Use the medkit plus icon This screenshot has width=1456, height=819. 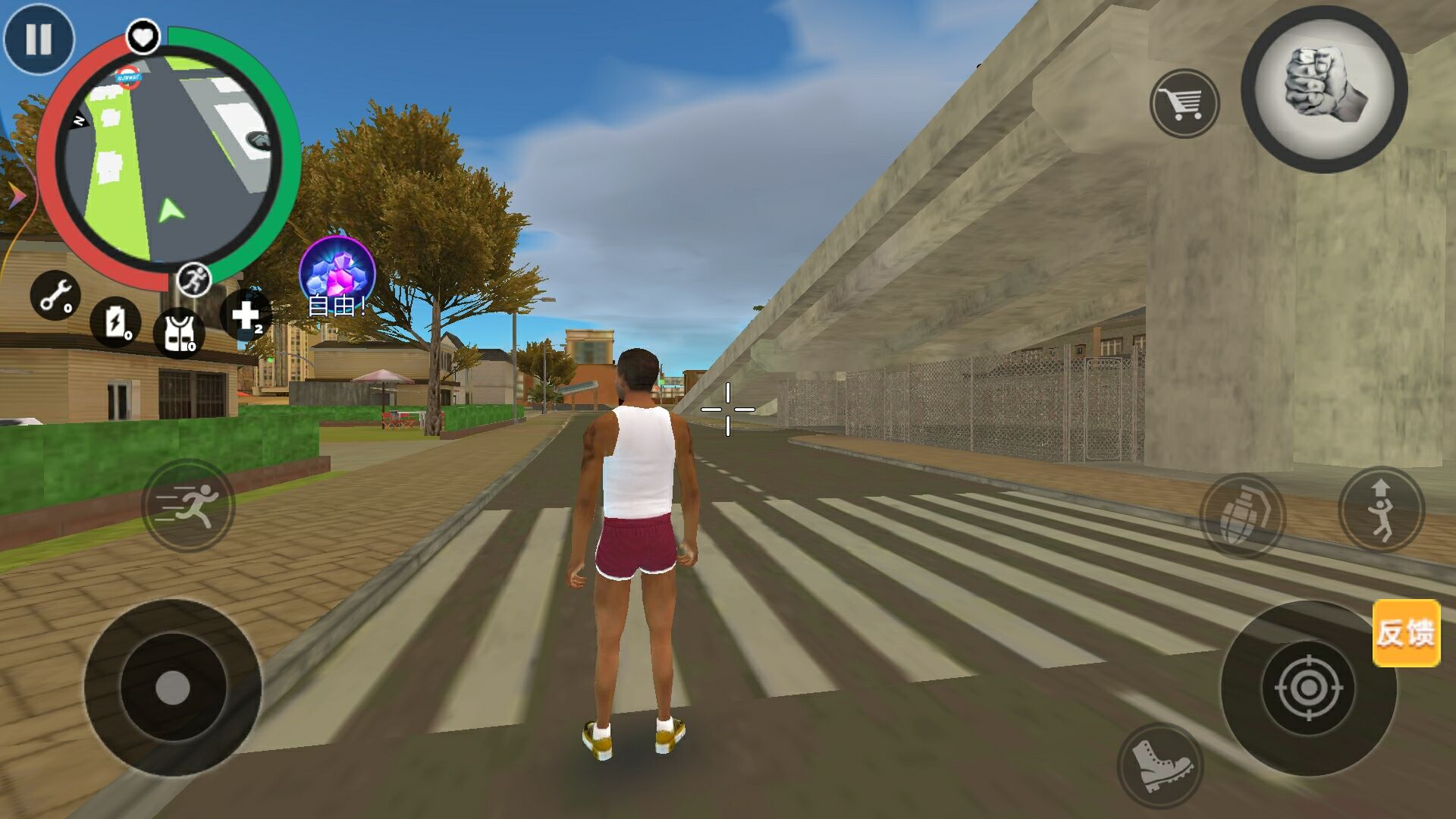click(246, 315)
